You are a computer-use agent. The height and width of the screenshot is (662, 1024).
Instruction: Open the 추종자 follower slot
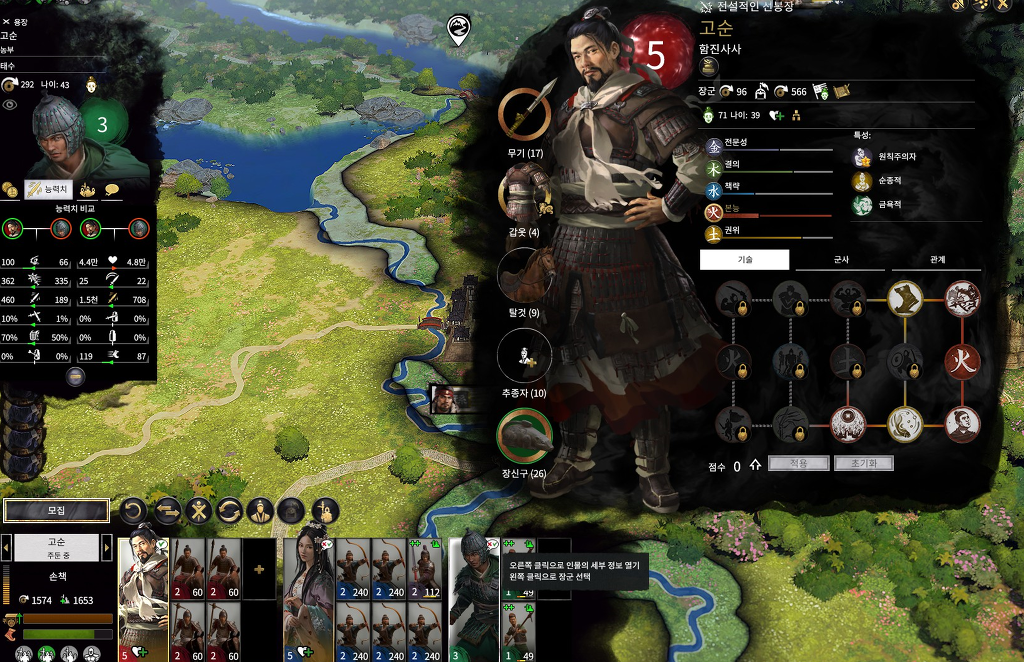click(x=524, y=355)
